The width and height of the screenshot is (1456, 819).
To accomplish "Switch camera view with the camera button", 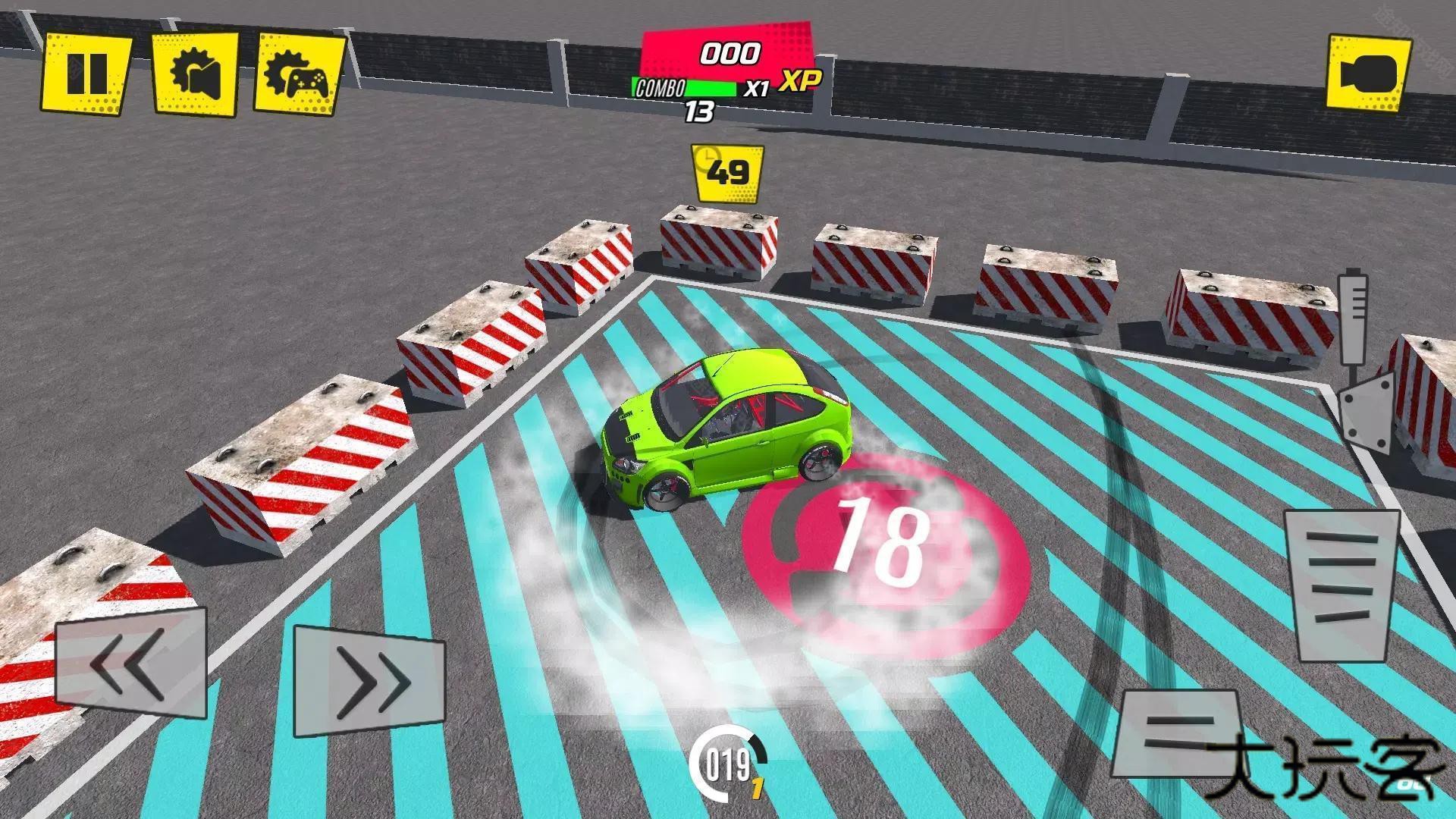I will click(1369, 74).
